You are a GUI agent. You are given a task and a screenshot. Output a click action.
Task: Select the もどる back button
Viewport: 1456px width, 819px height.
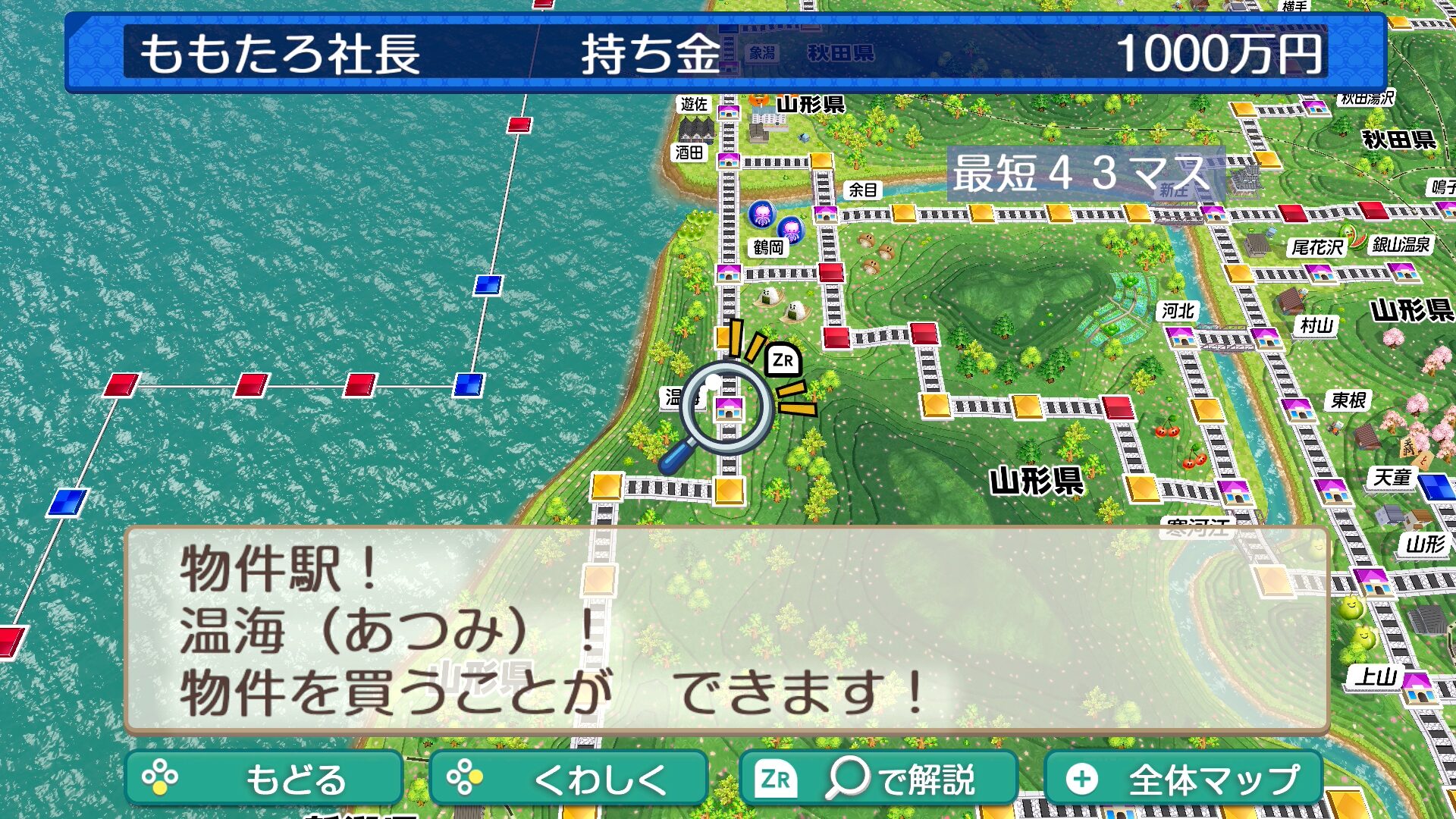point(263,779)
